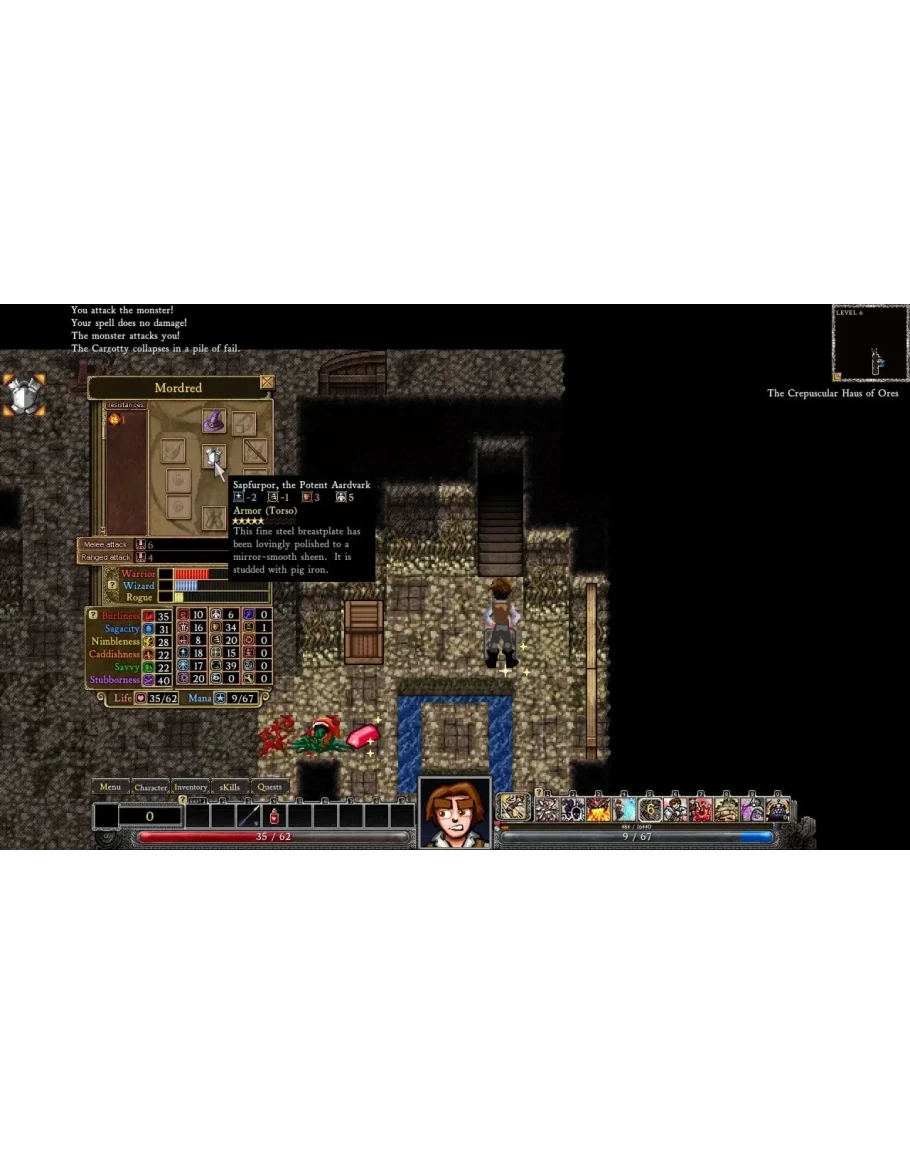Toggle the Character panel button
910x1155 pixels.
click(151, 787)
